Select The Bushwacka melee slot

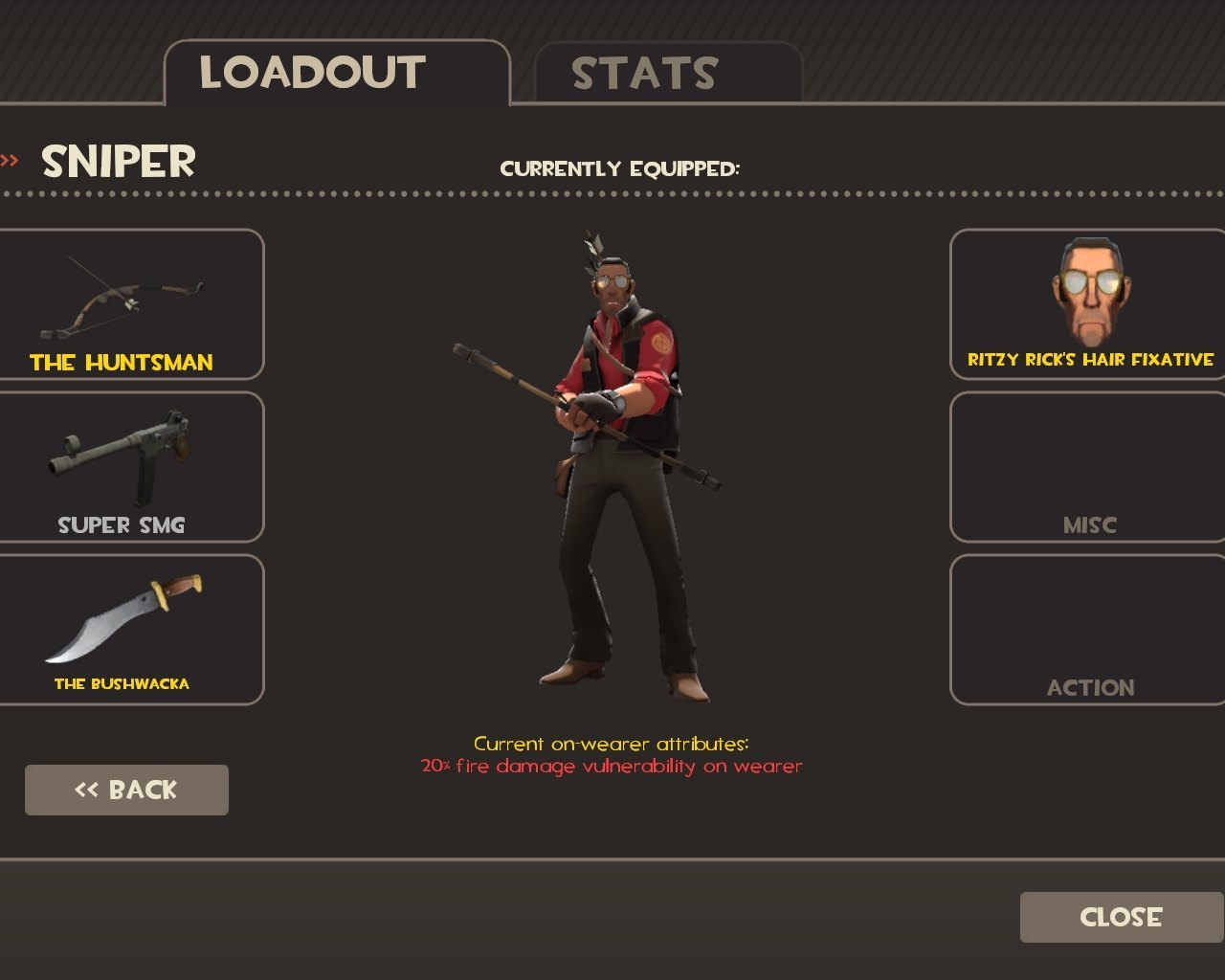131,630
